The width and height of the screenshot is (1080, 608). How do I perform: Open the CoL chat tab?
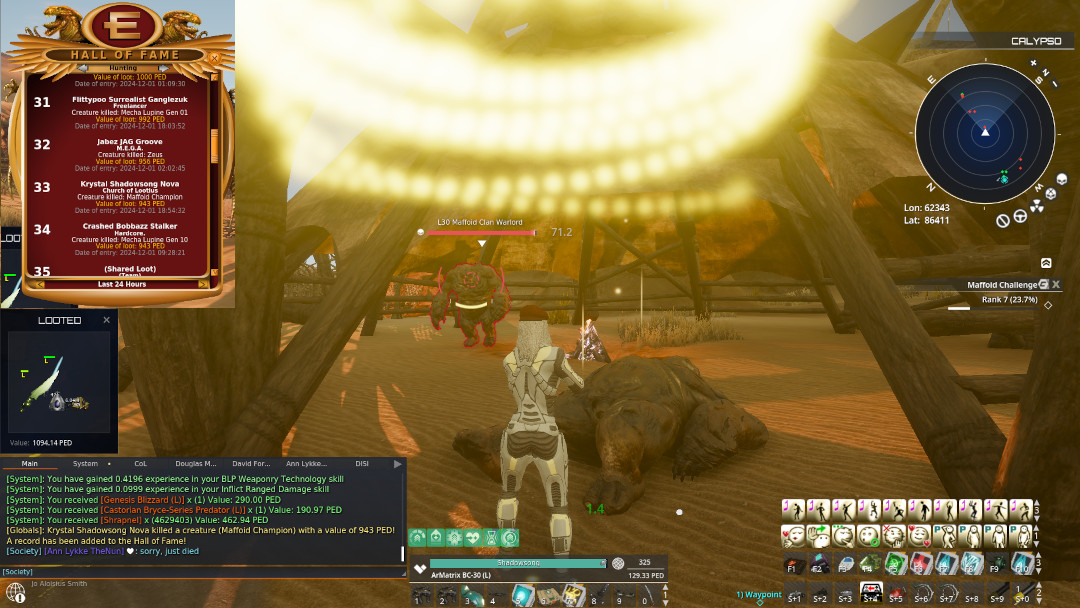pos(140,464)
